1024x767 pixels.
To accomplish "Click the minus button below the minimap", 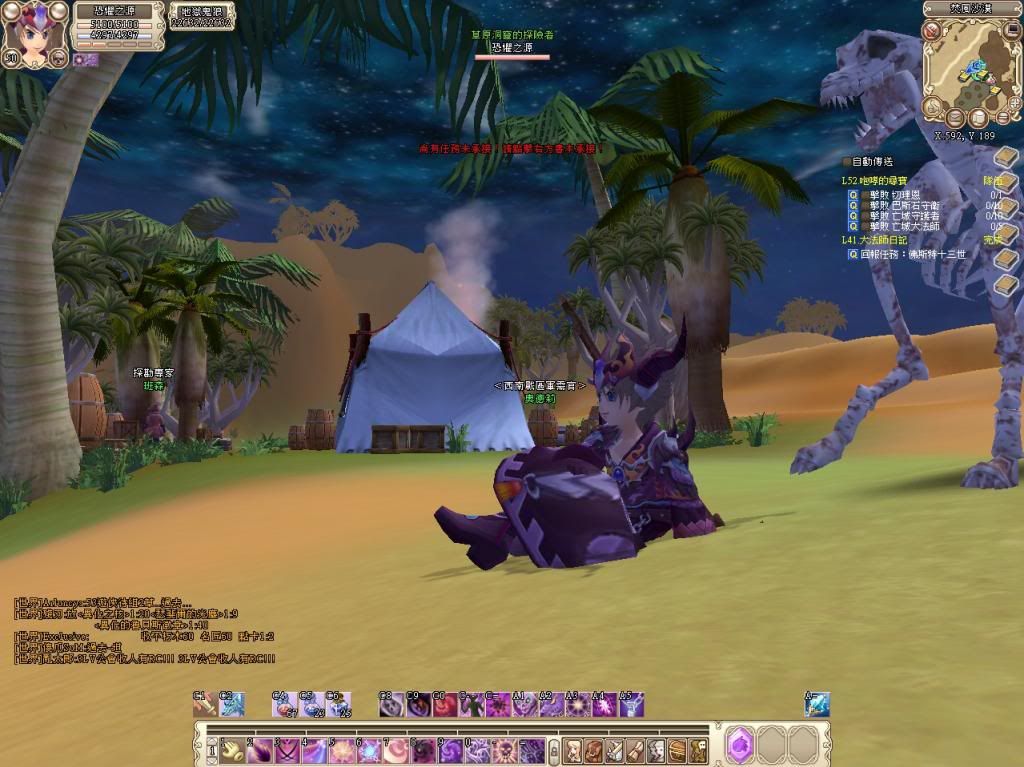I will 1003,118.
